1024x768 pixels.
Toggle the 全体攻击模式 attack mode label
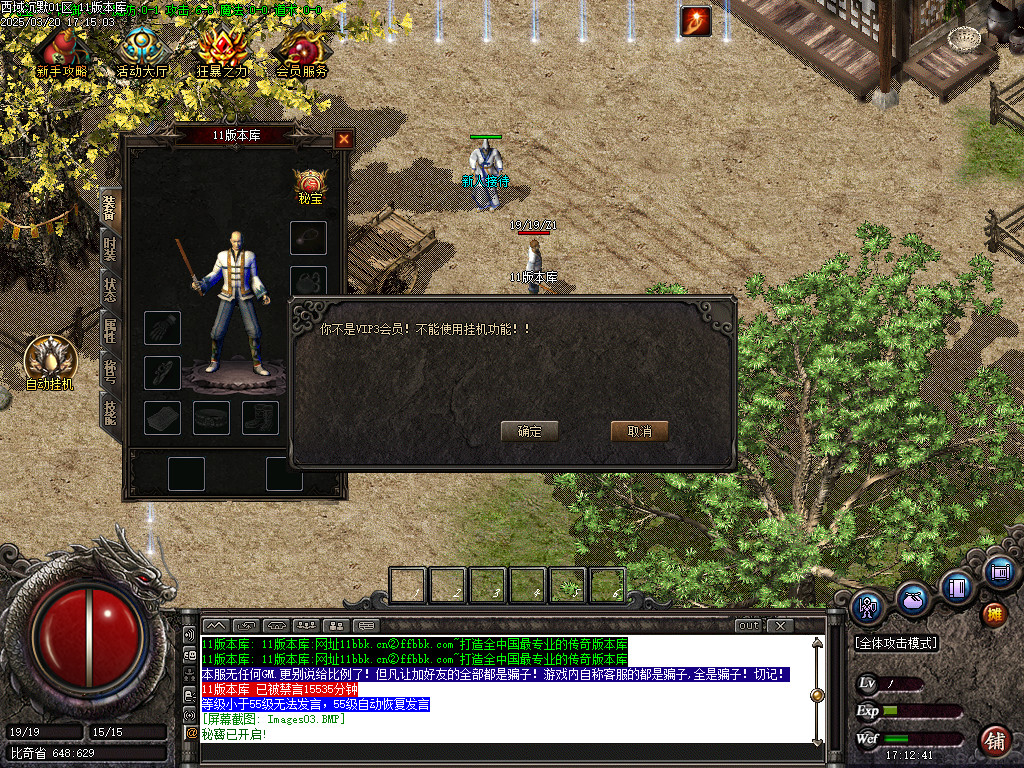[x=896, y=643]
